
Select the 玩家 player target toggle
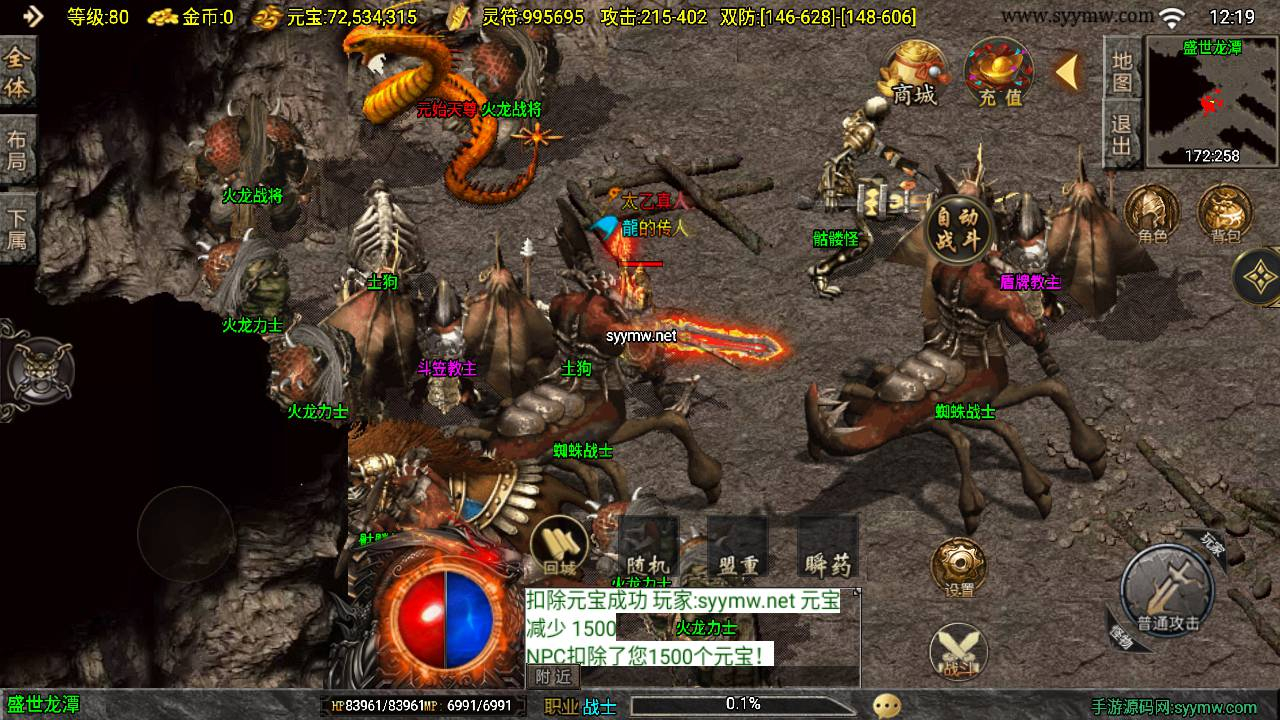click(x=1213, y=544)
